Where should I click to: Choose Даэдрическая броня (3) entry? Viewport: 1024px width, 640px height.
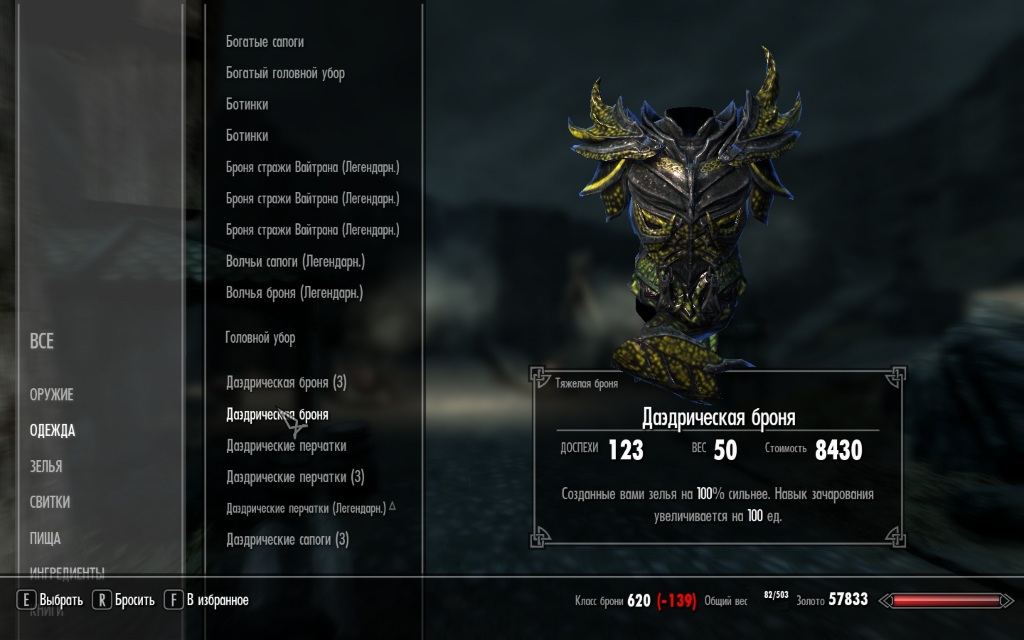[x=286, y=382]
